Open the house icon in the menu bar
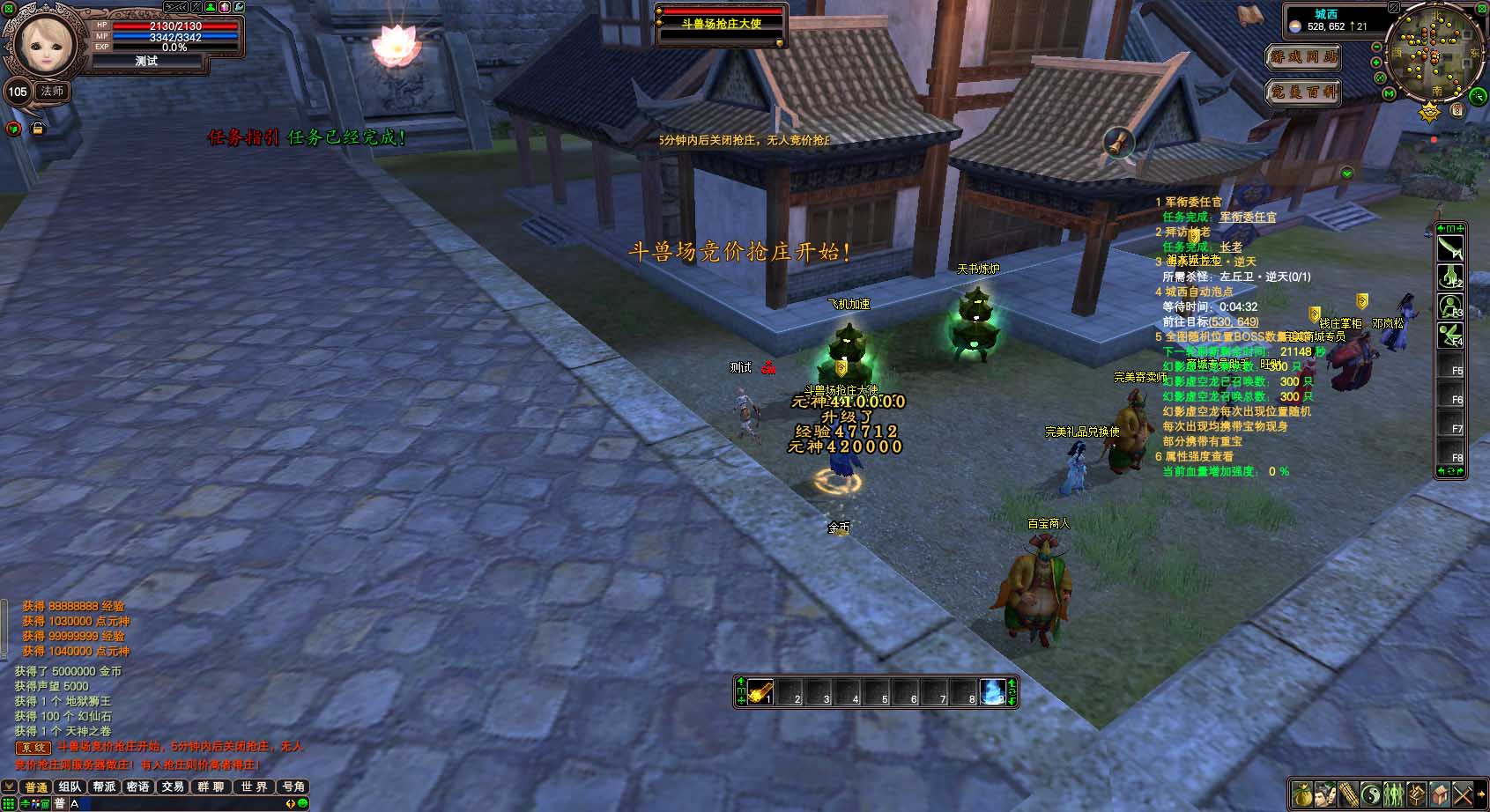 tap(1440, 794)
